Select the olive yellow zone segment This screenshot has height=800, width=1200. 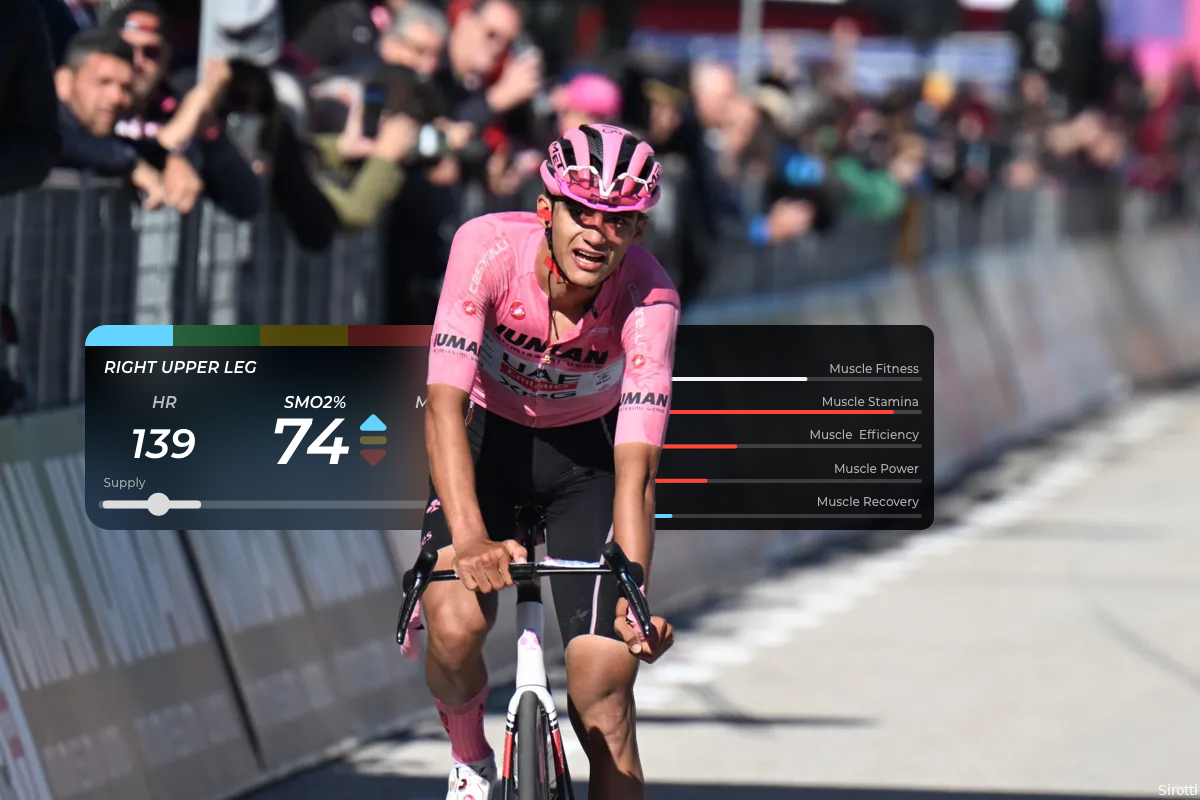[303, 336]
